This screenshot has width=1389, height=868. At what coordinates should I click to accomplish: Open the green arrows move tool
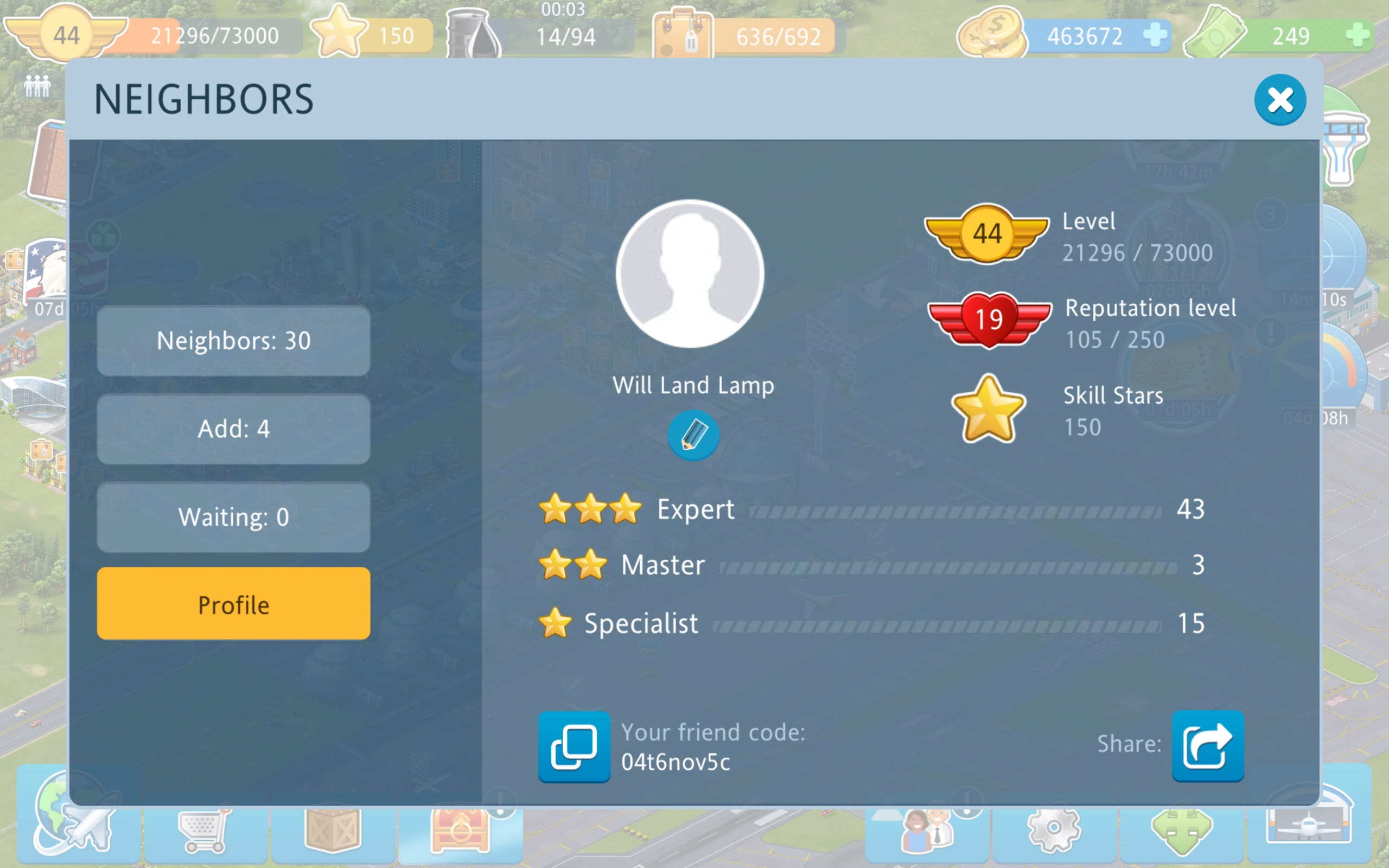(x=1181, y=831)
